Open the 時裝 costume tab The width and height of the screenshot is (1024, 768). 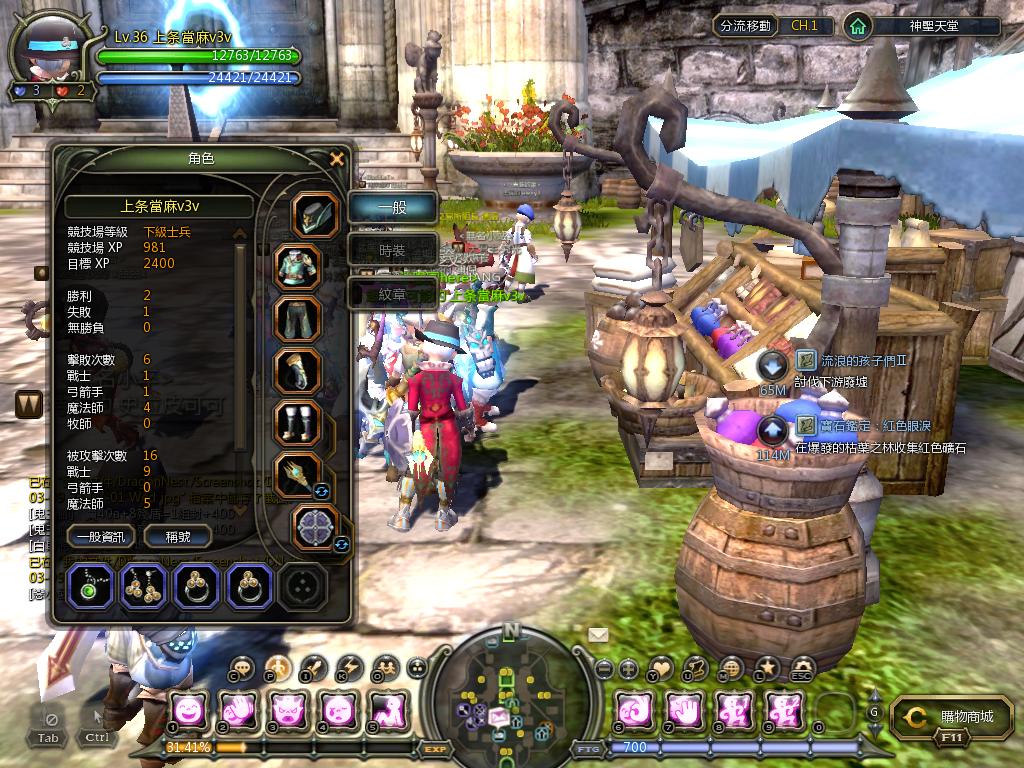(x=392, y=250)
